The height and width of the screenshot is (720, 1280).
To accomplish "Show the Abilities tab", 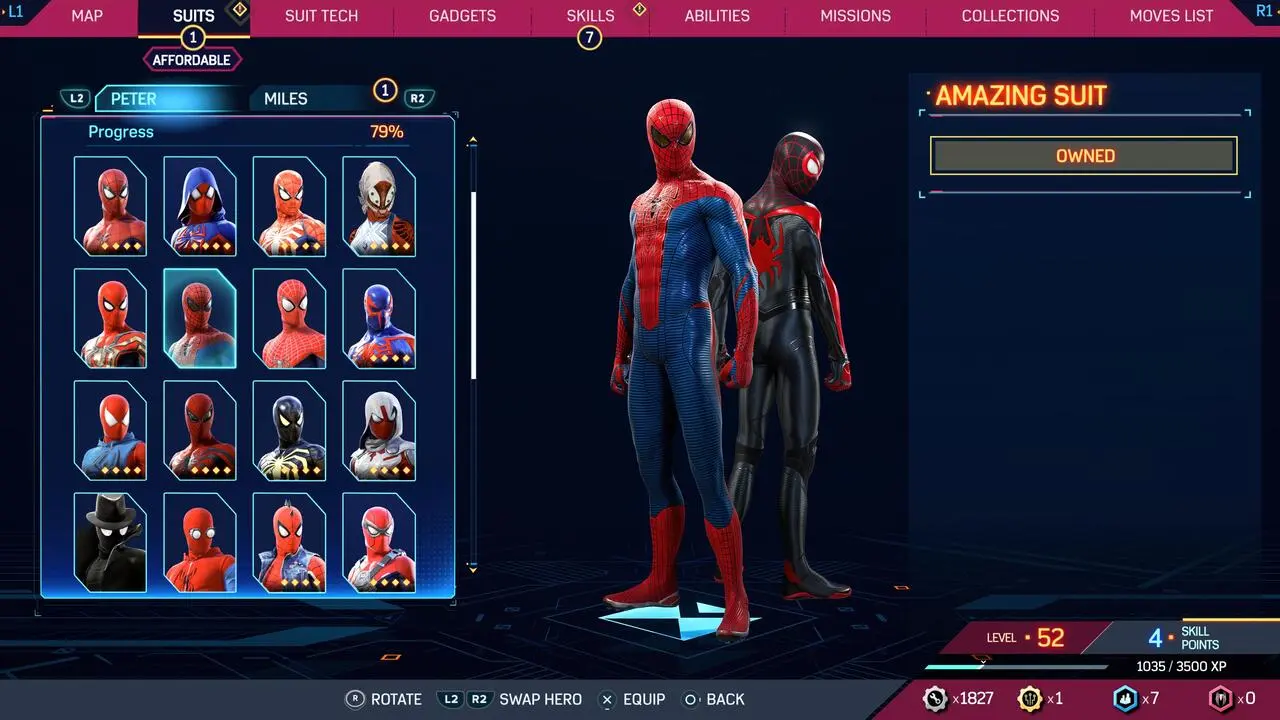I will 717,16.
